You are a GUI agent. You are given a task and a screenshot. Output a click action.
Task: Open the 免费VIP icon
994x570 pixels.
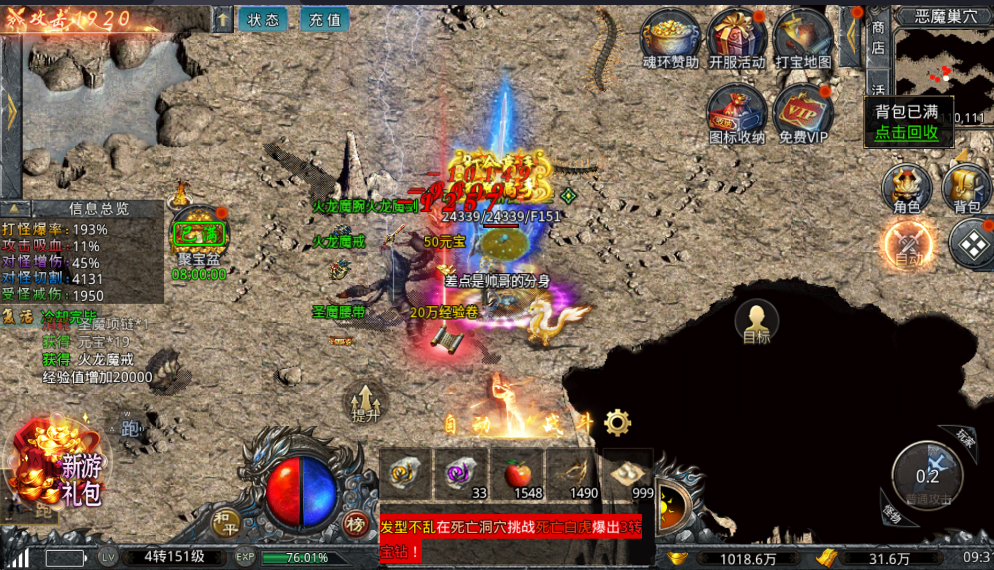pyautogui.click(x=803, y=112)
